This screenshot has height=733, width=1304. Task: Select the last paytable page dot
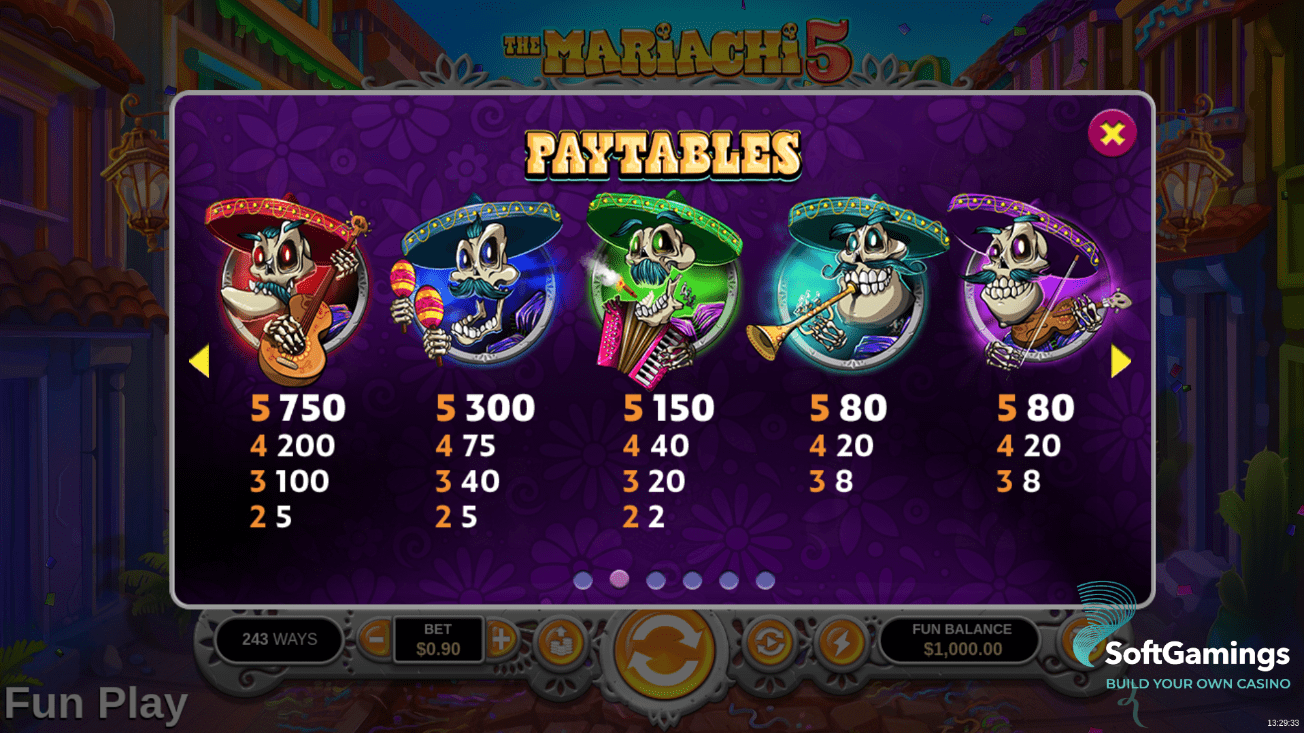[x=765, y=581]
